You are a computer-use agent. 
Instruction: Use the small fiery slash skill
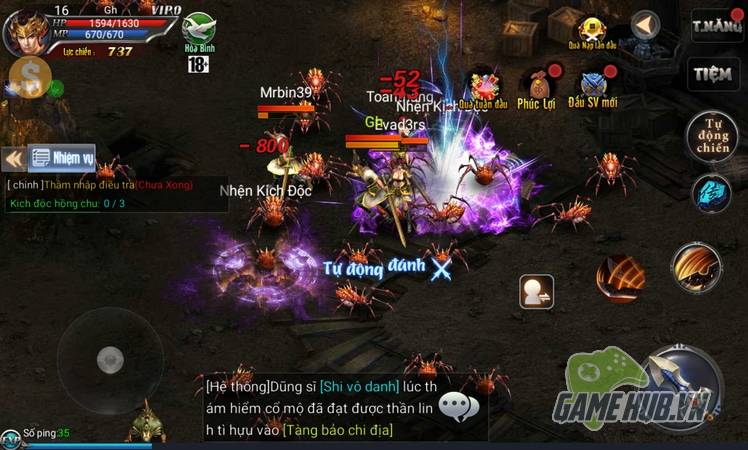pos(621,277)
